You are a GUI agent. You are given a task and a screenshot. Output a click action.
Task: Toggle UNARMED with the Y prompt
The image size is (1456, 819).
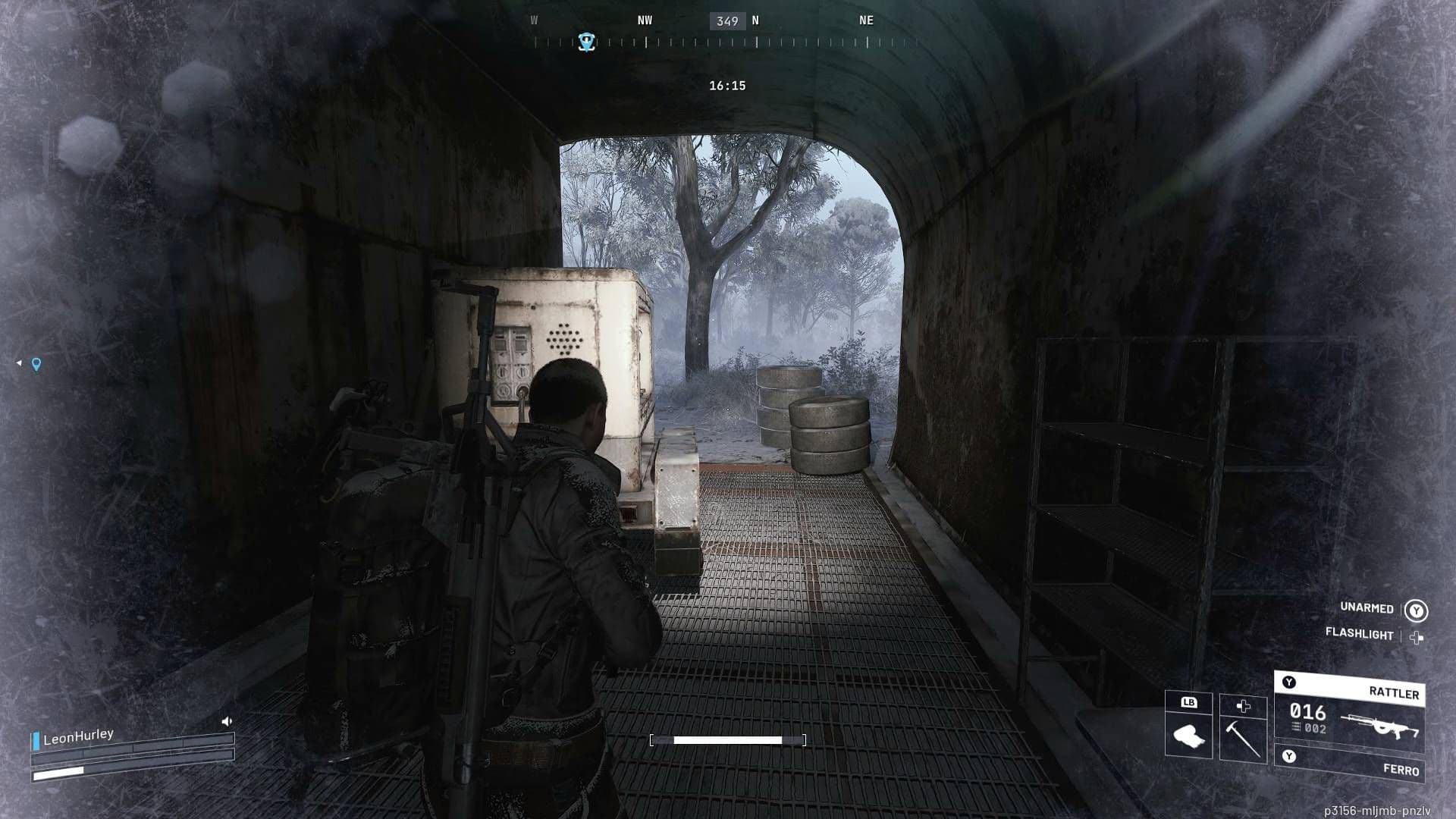(1416, 610)
